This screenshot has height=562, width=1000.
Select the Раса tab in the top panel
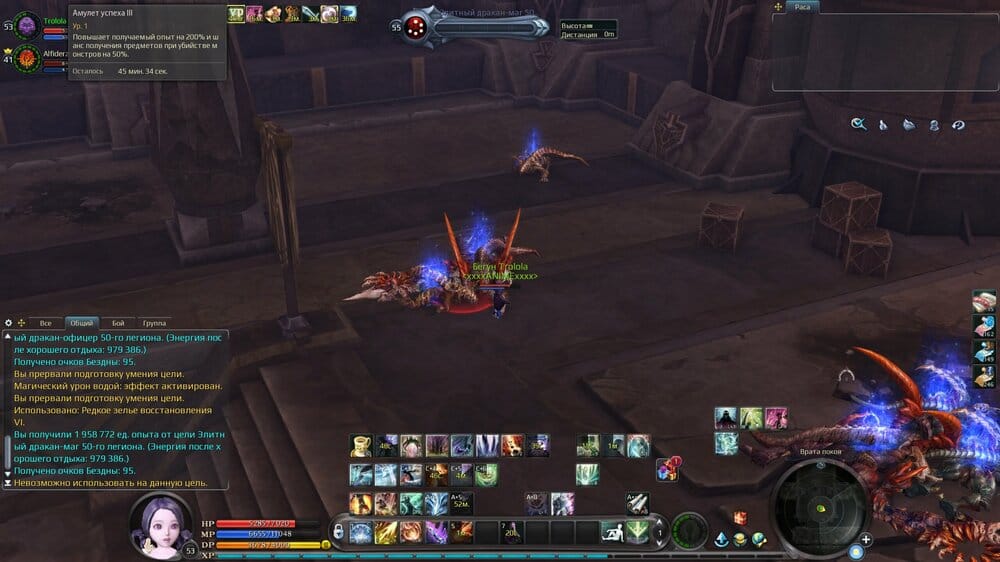click(802, 7)
